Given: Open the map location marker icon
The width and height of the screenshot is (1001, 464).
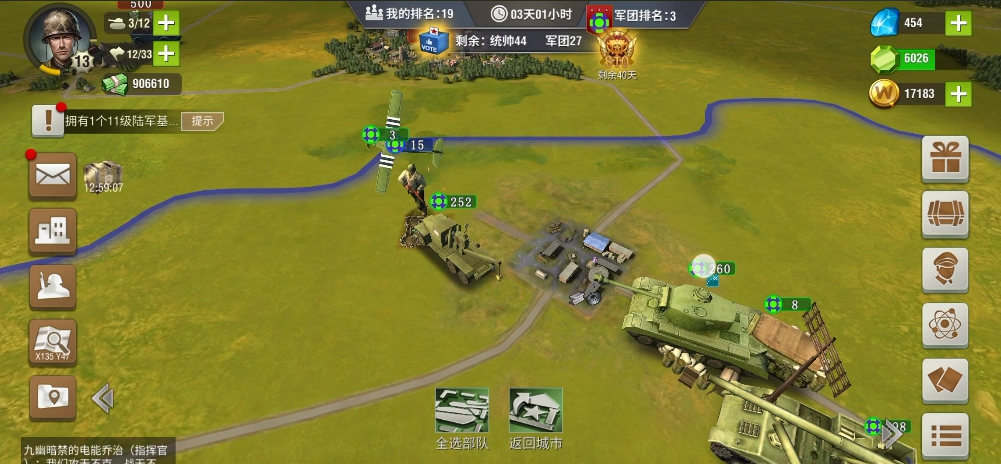Looking at the screenshot, I should pos(53,397).
